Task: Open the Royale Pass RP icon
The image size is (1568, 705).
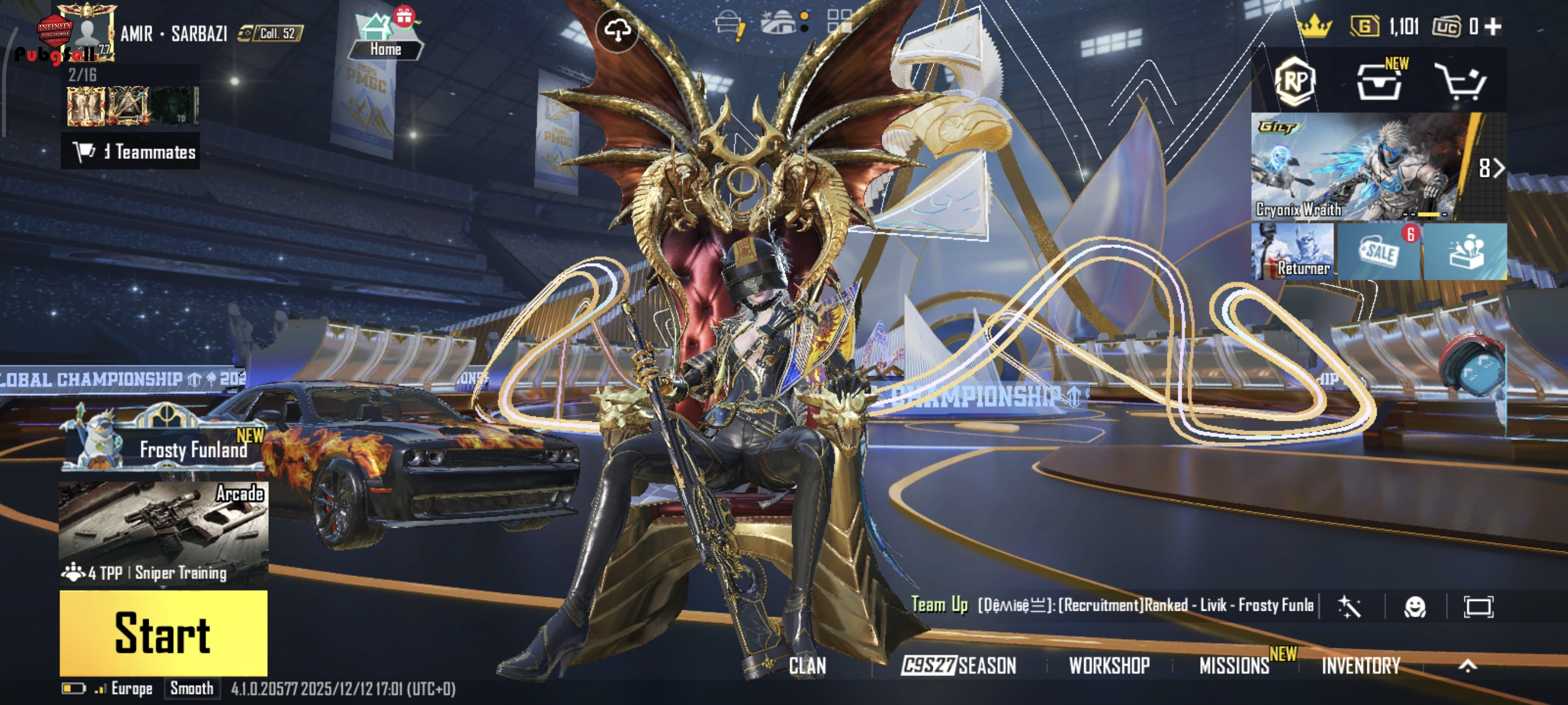Action: point(1295,81)
